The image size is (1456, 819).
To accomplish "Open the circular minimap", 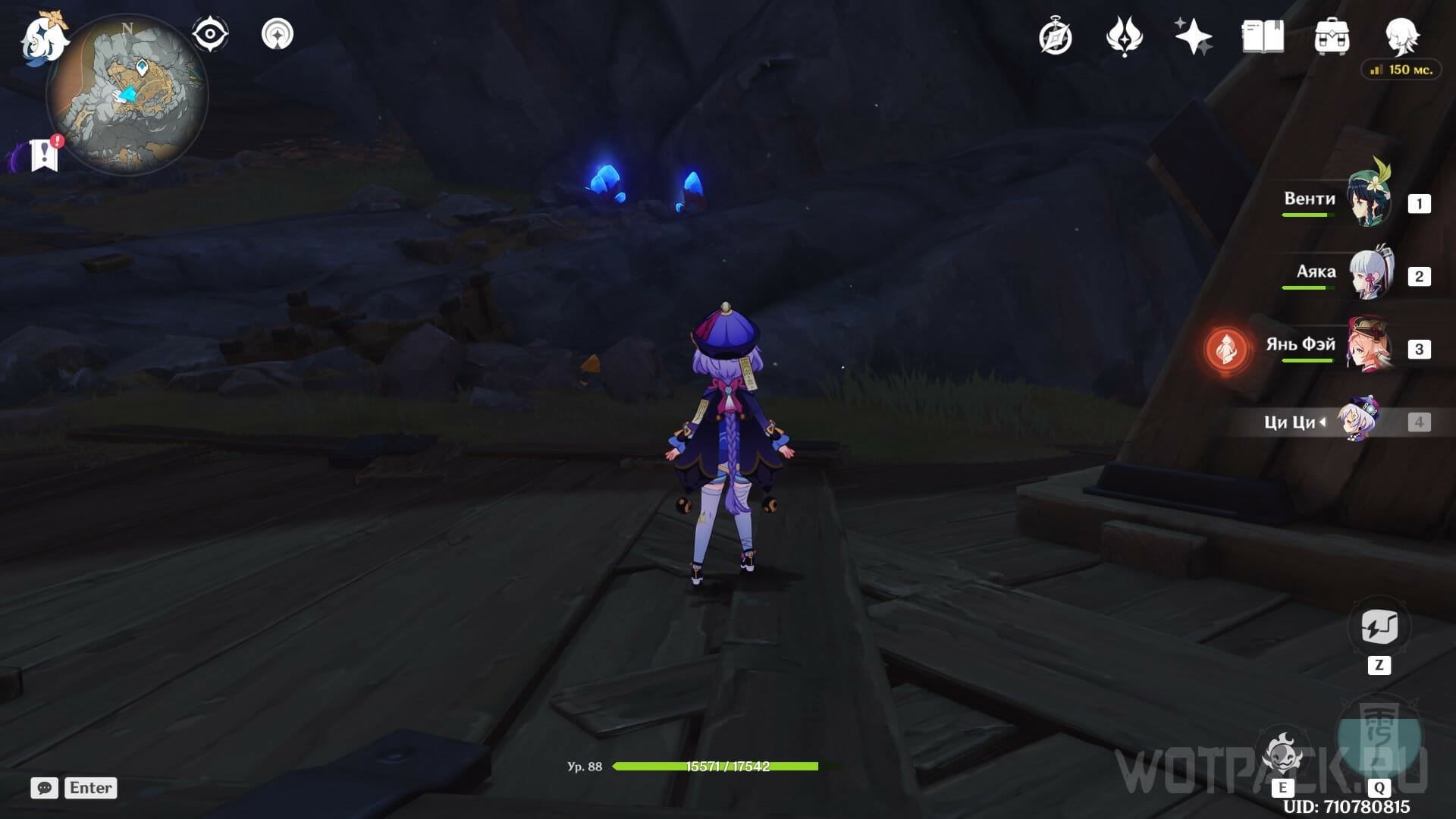I will coord(127,96).
